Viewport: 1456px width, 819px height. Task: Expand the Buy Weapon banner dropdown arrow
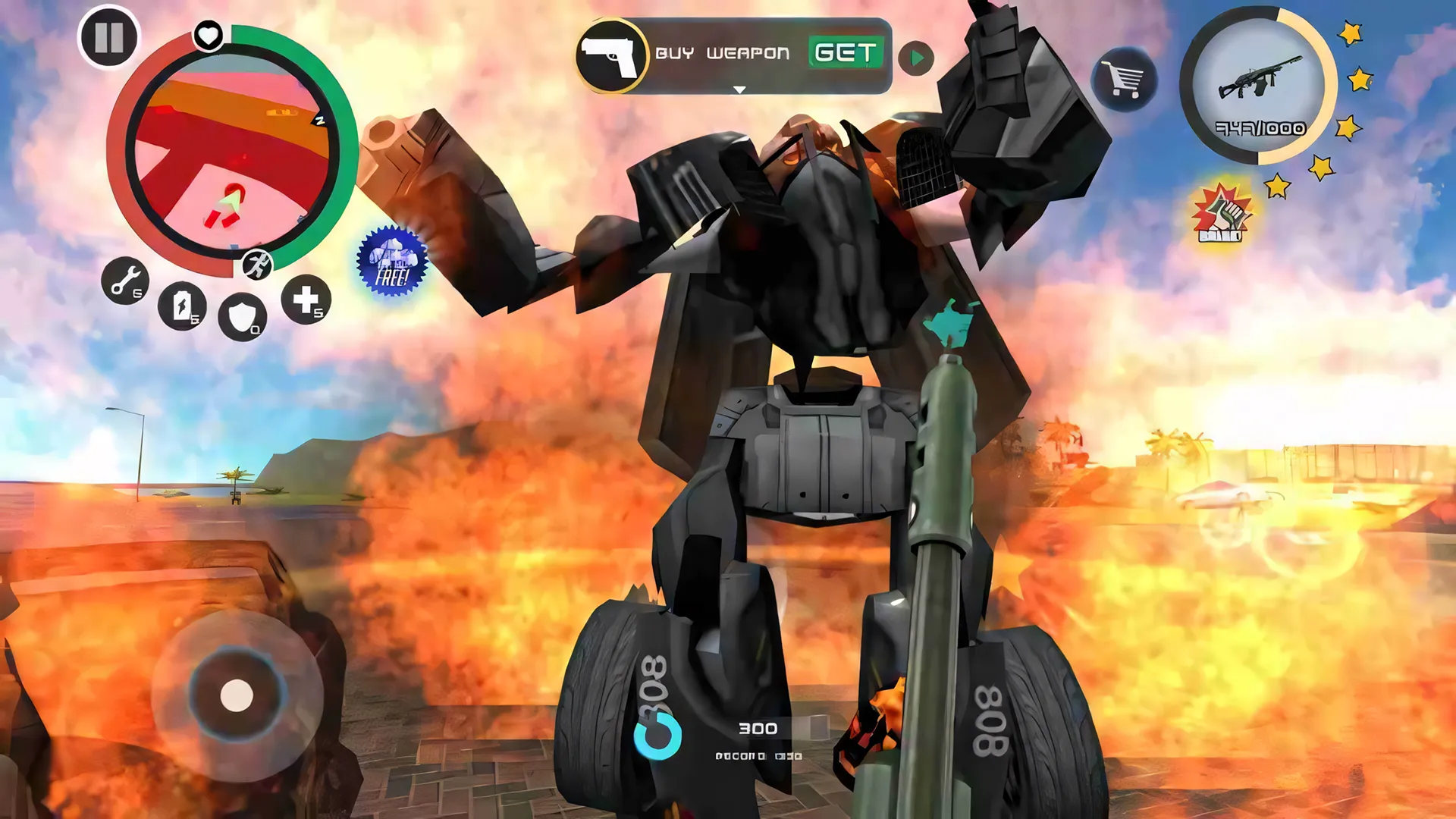pos(739,89)
